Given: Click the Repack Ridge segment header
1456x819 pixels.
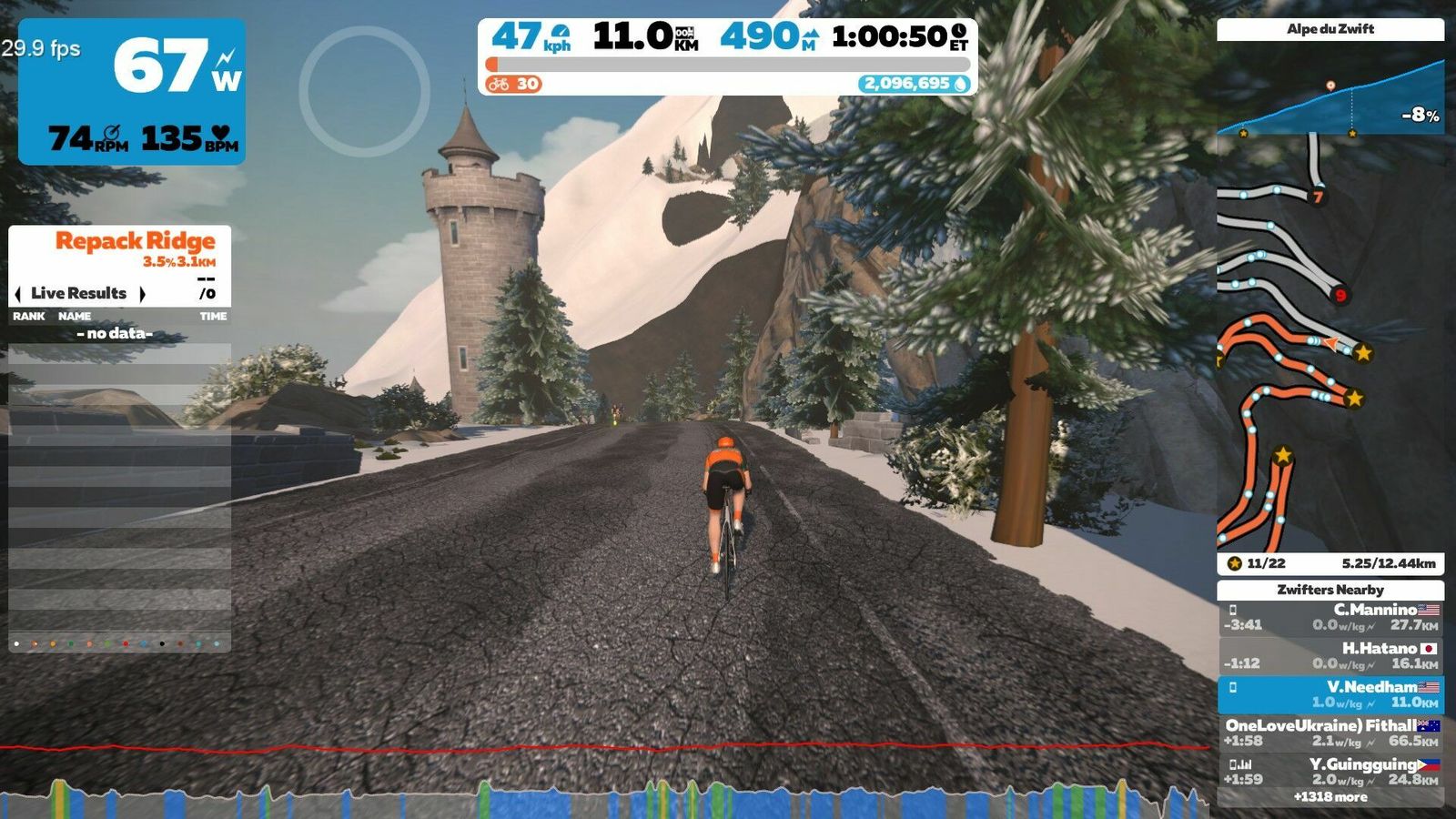Looking at the screenshot, I should pos(135,241).
